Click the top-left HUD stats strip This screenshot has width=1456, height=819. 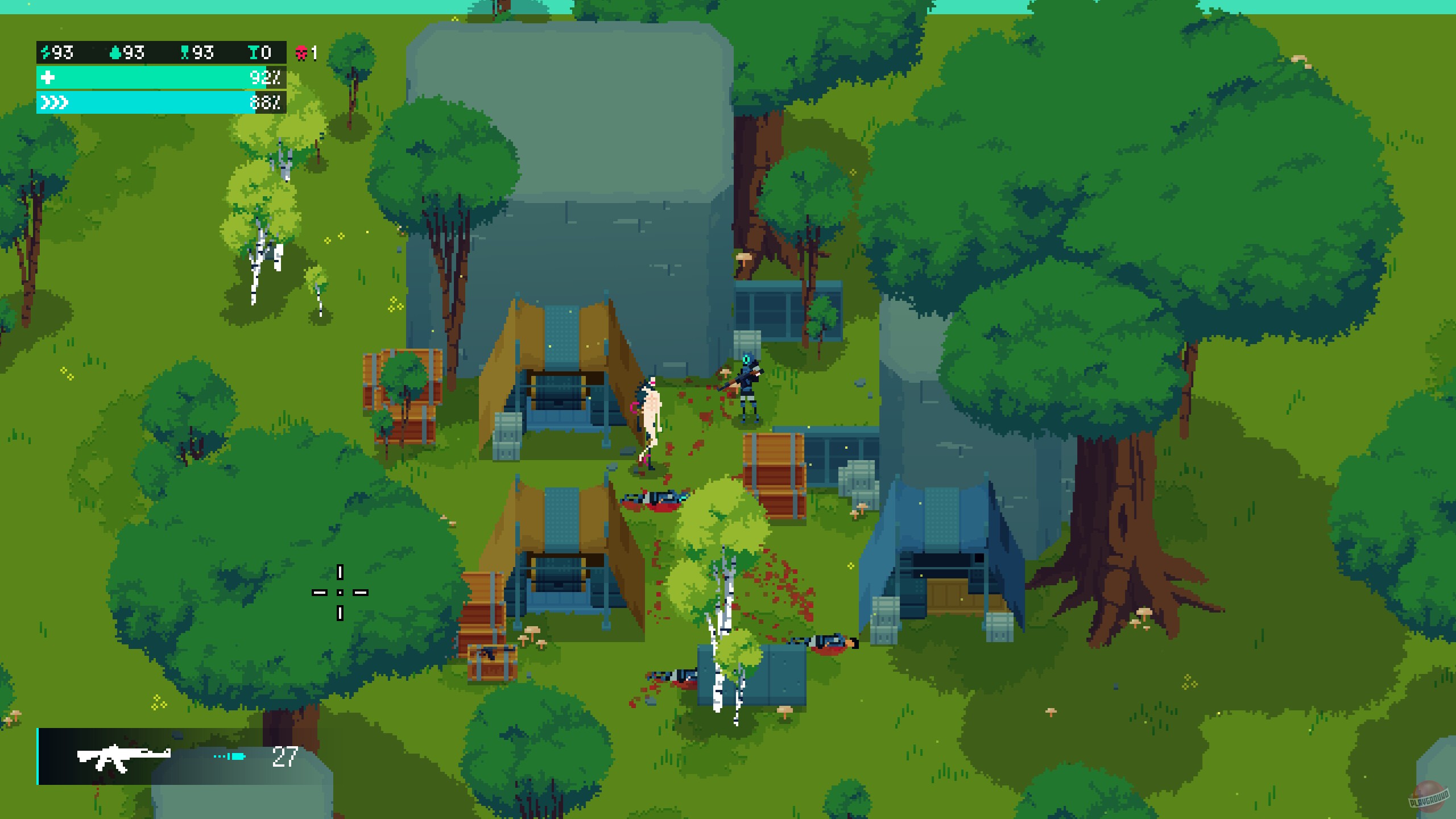click(161, 52)
